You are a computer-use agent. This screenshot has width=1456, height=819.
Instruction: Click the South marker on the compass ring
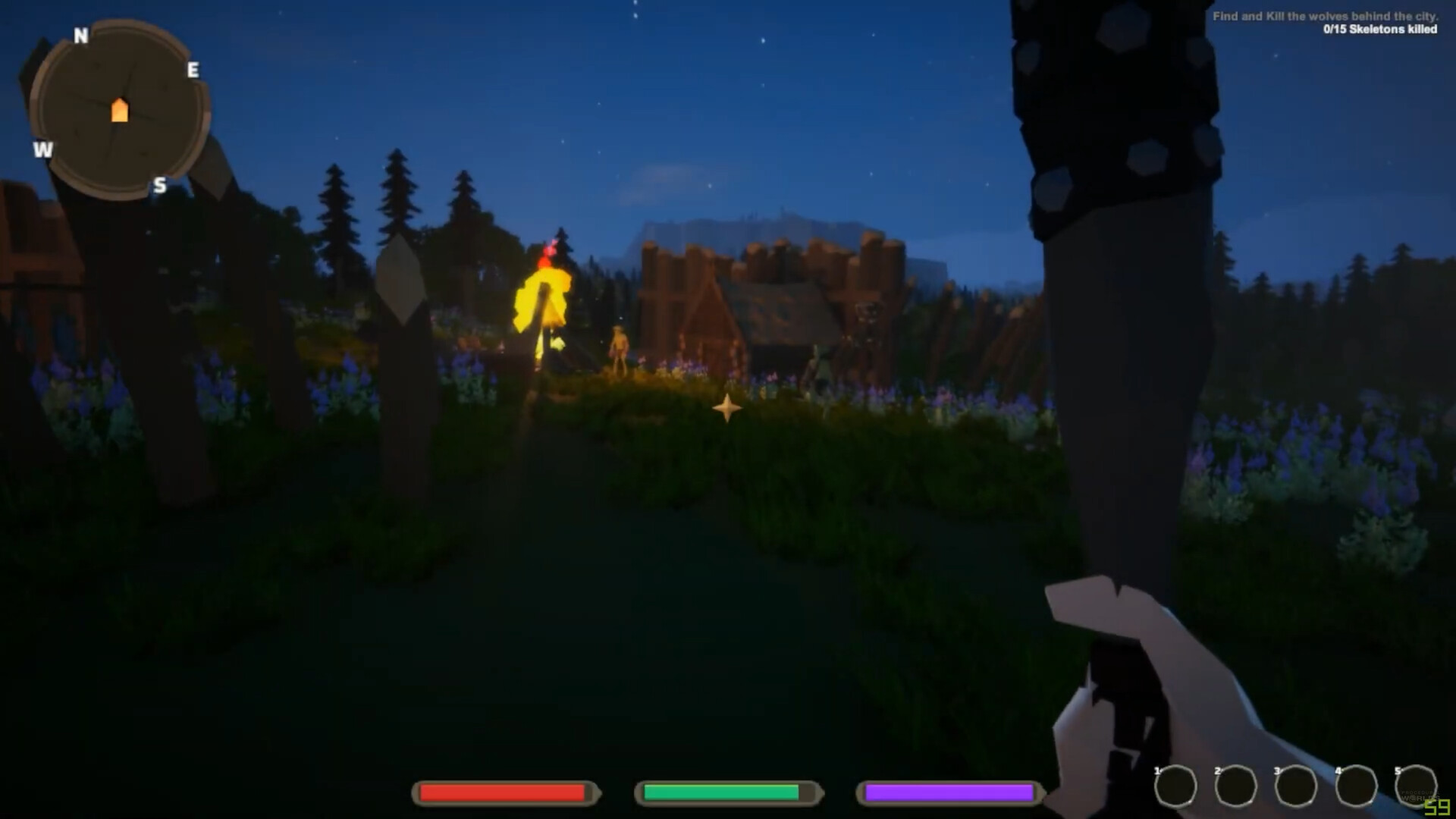click(160, 185)
